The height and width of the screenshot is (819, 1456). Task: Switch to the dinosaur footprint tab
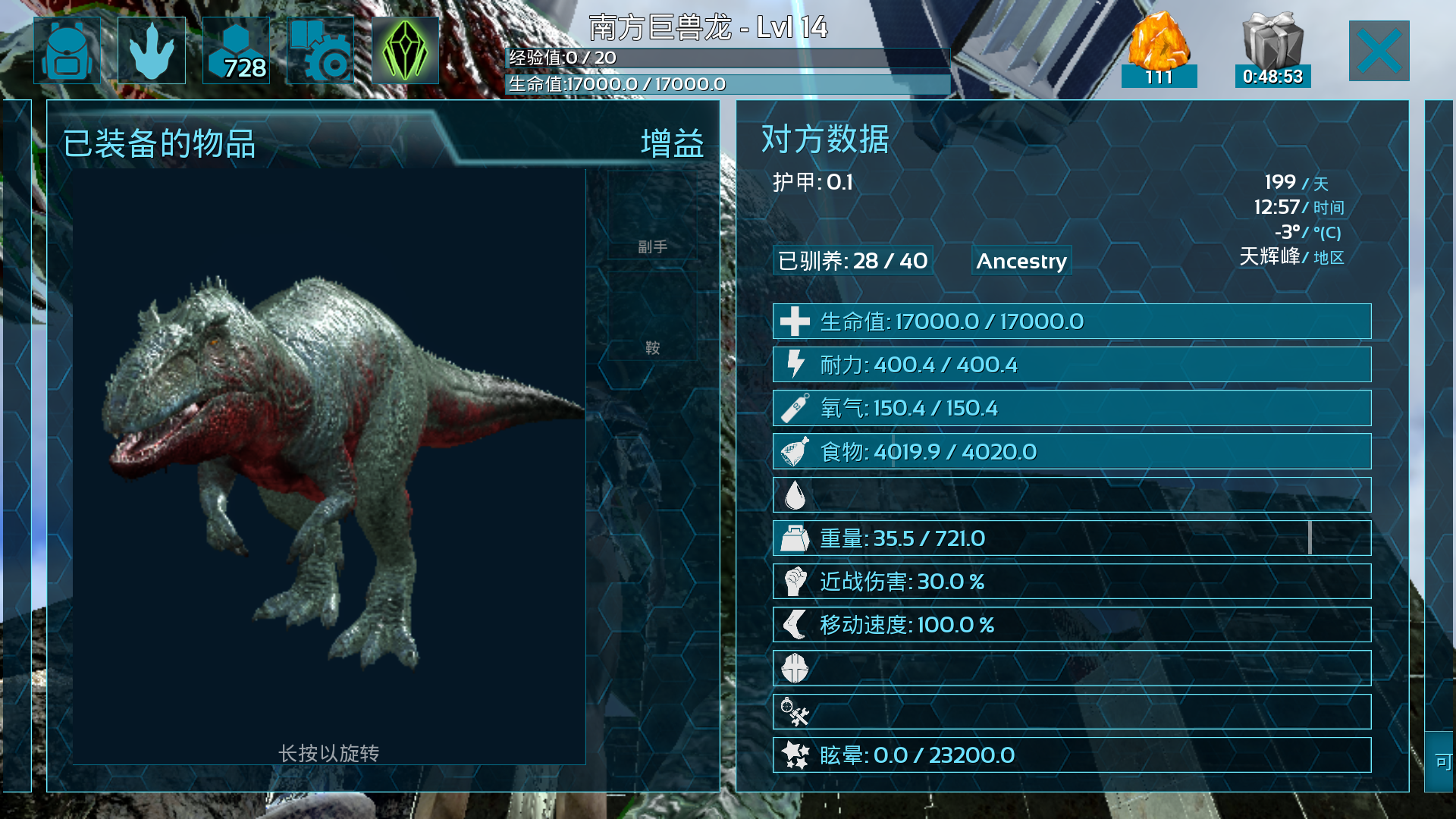pyautogui.click(x=152, y=50)
